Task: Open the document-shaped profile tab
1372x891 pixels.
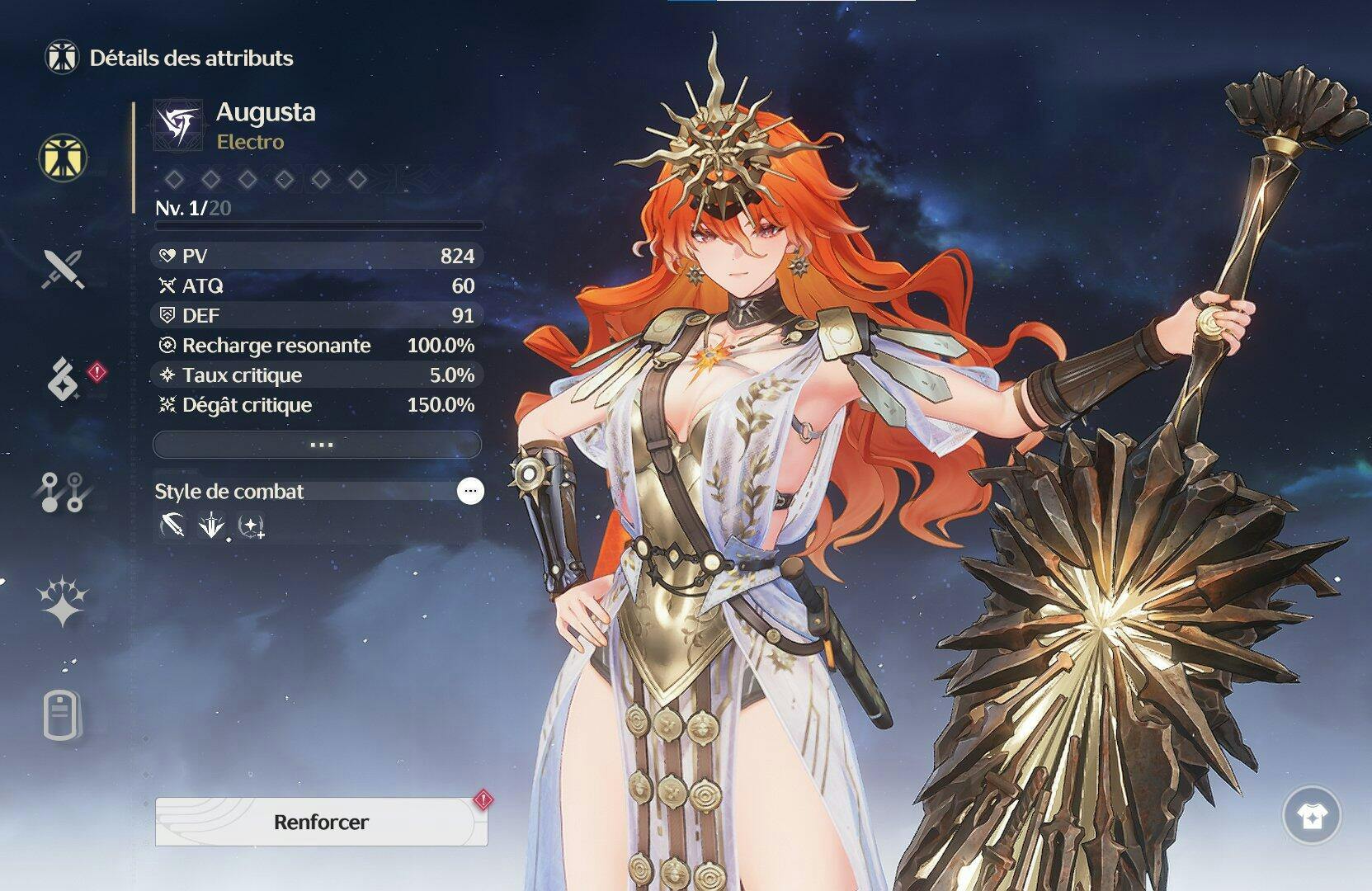Action: pyautogui.click(x=63, y=716)
